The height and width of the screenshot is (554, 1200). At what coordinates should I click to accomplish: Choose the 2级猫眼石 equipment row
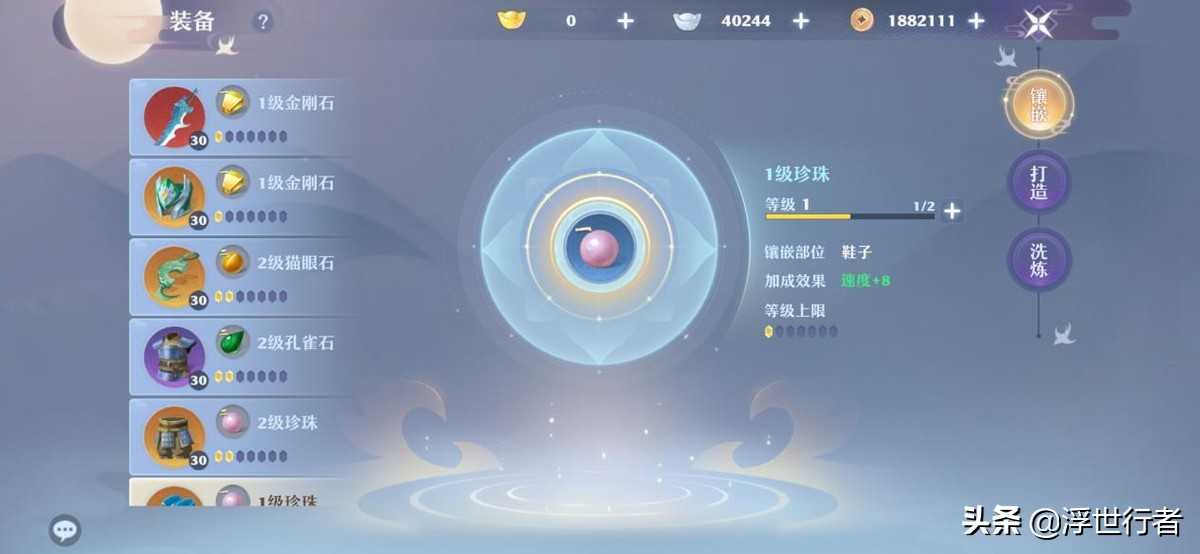[240, 276]
